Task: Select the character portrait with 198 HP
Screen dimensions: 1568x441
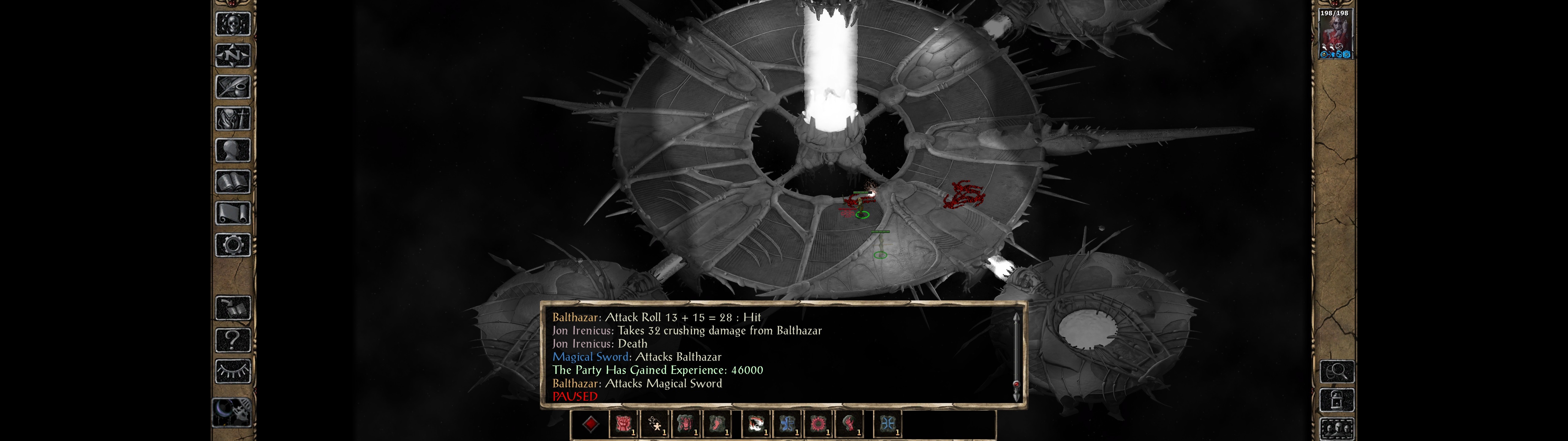Action: tap(1335, 33)
